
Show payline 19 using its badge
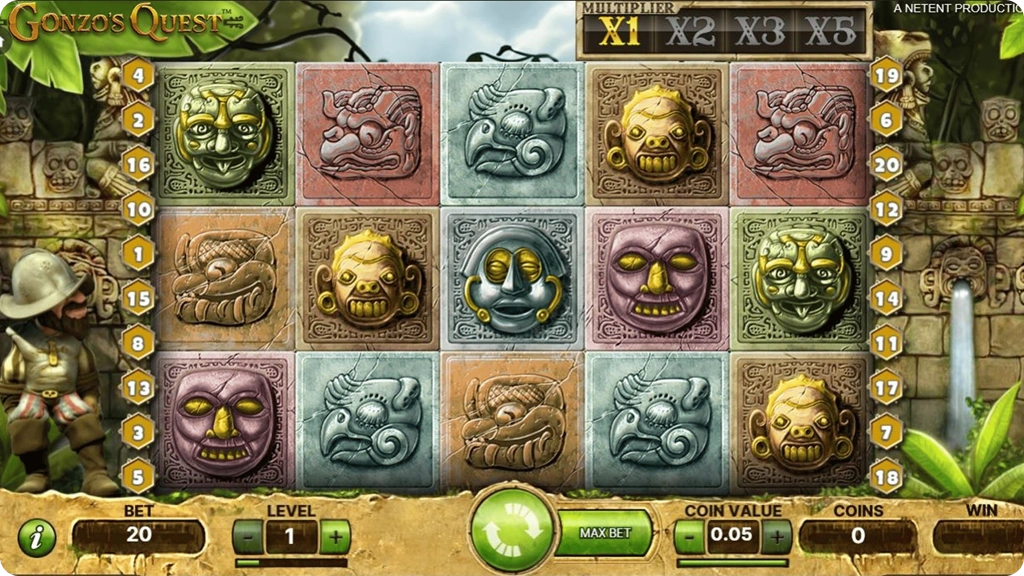886,74
